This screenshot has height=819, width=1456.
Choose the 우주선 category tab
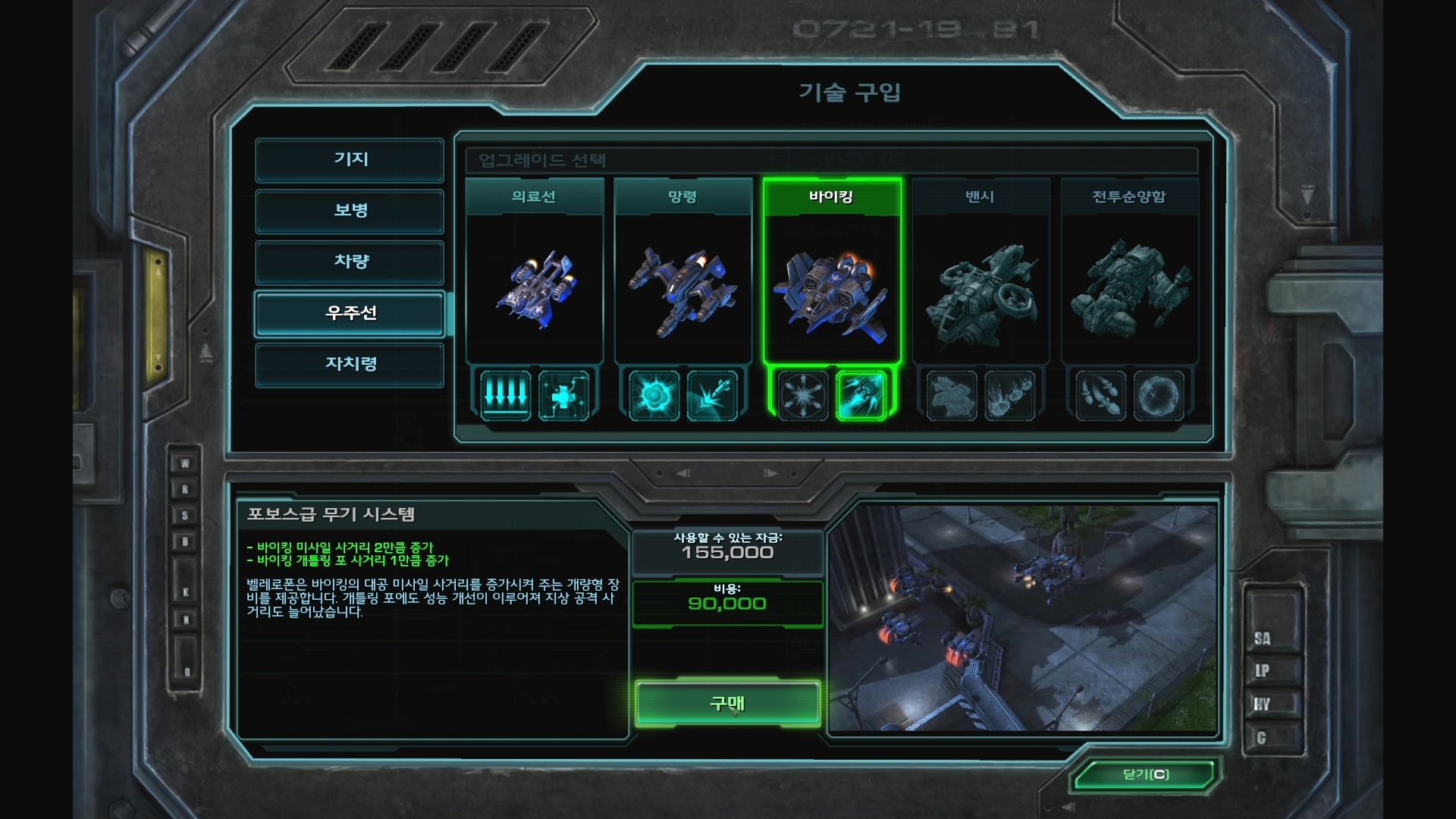pos(350,313)
